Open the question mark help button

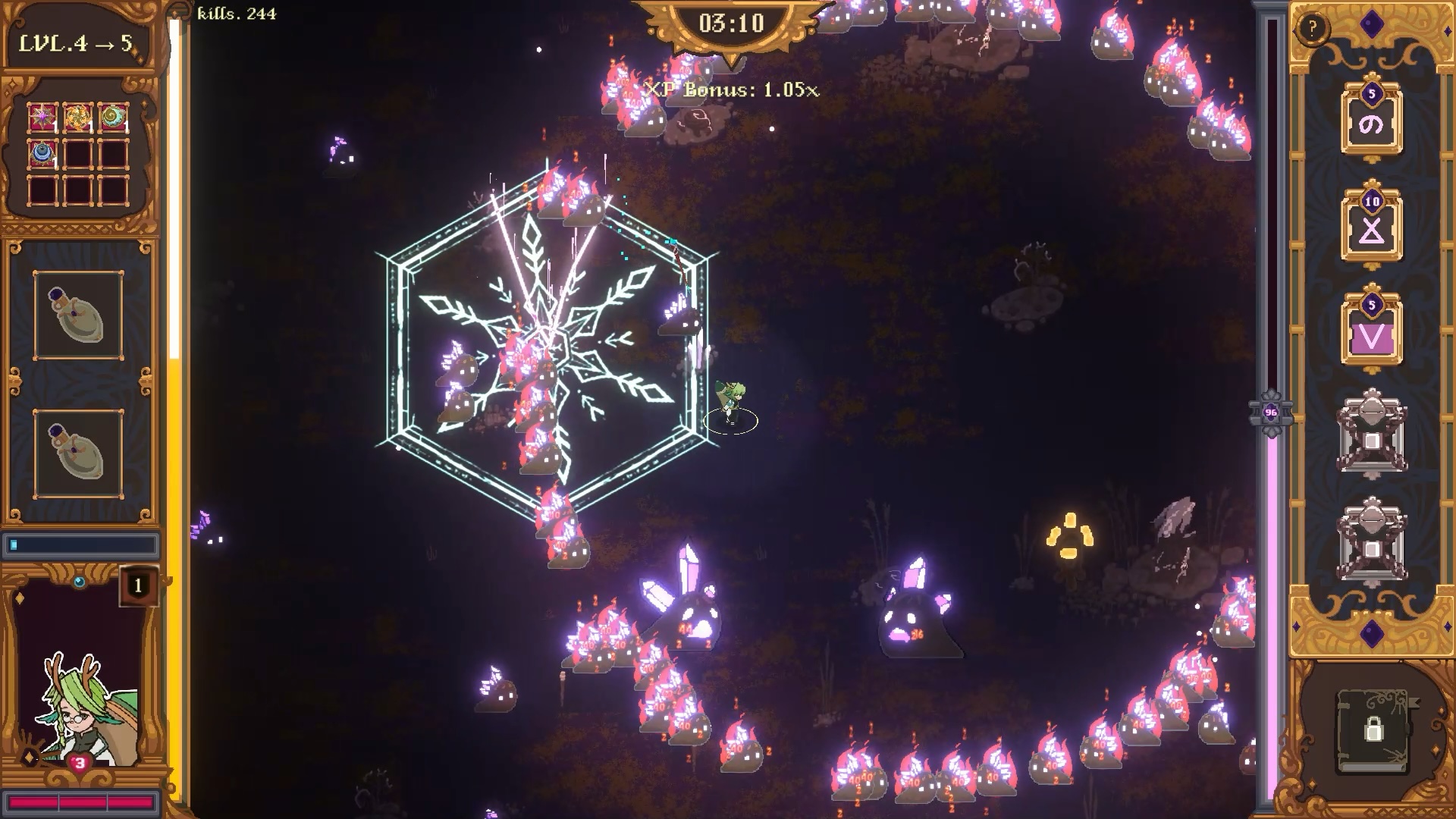(1312, 29)
